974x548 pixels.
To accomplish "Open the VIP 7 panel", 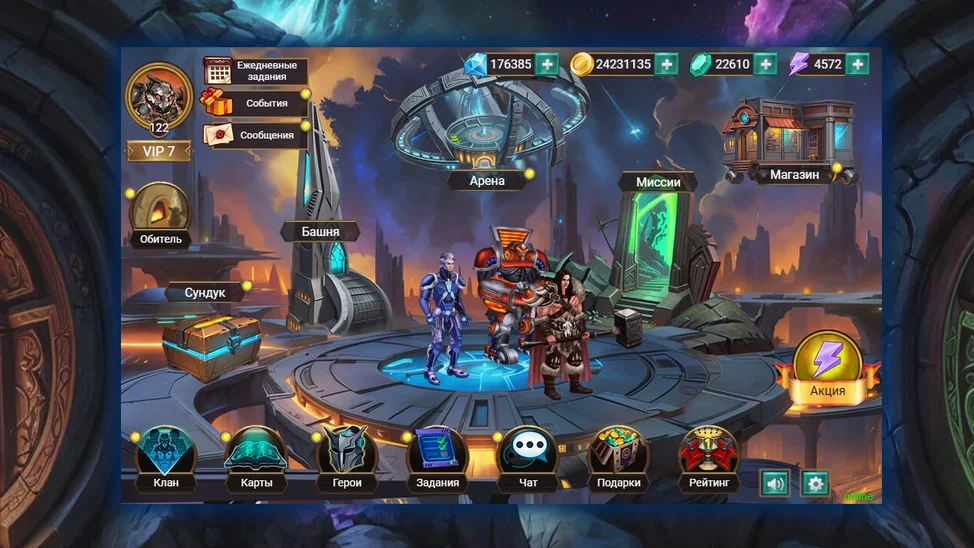I will coord(159,151).
